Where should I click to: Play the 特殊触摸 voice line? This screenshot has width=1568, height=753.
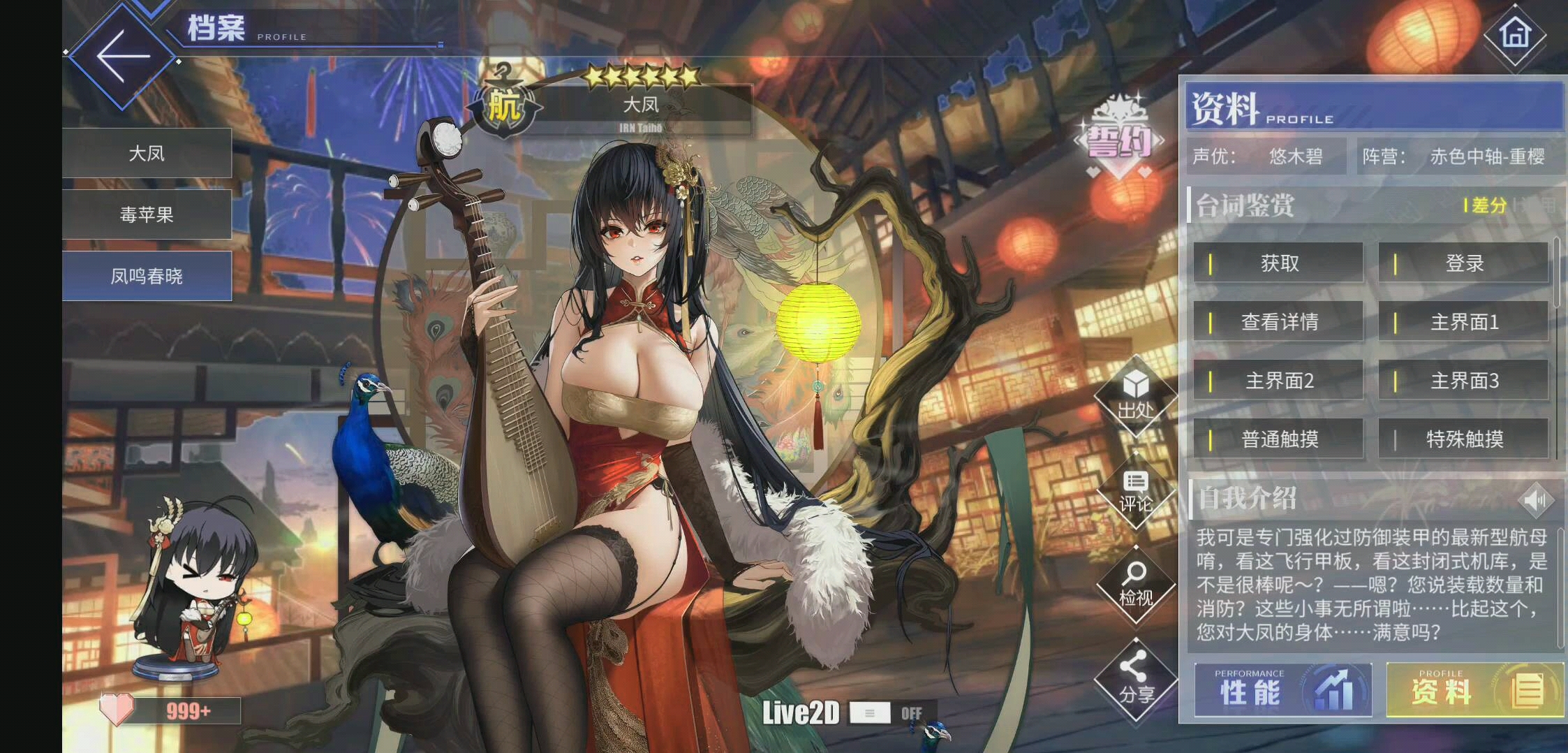coord(1463,439)
